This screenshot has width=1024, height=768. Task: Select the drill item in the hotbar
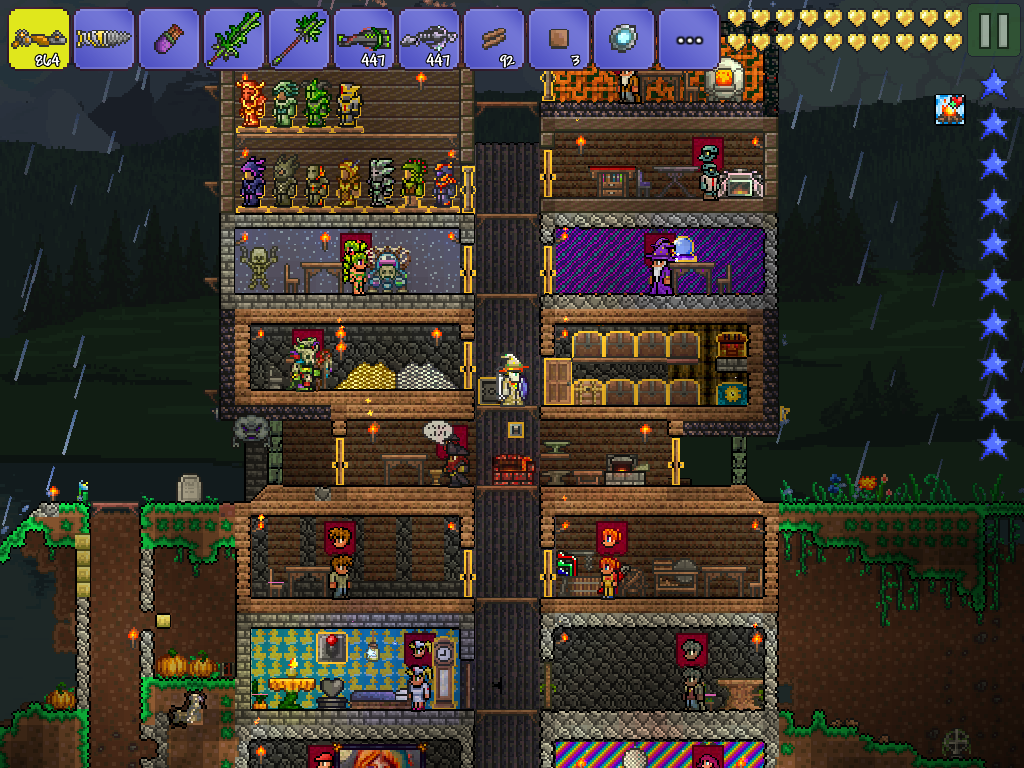tap(104, 39)
